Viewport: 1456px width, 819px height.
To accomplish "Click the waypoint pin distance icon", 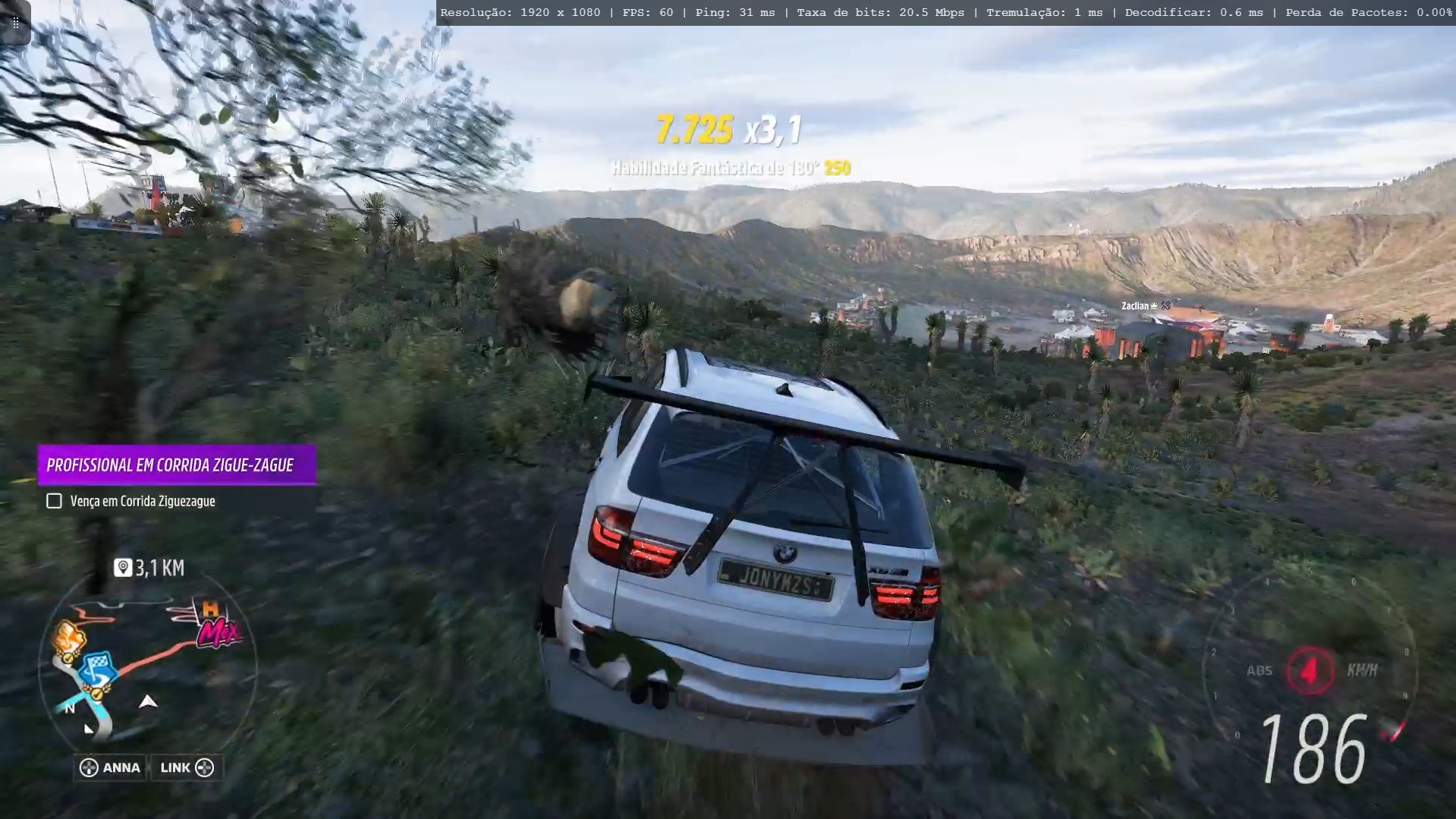I will 123,568.
